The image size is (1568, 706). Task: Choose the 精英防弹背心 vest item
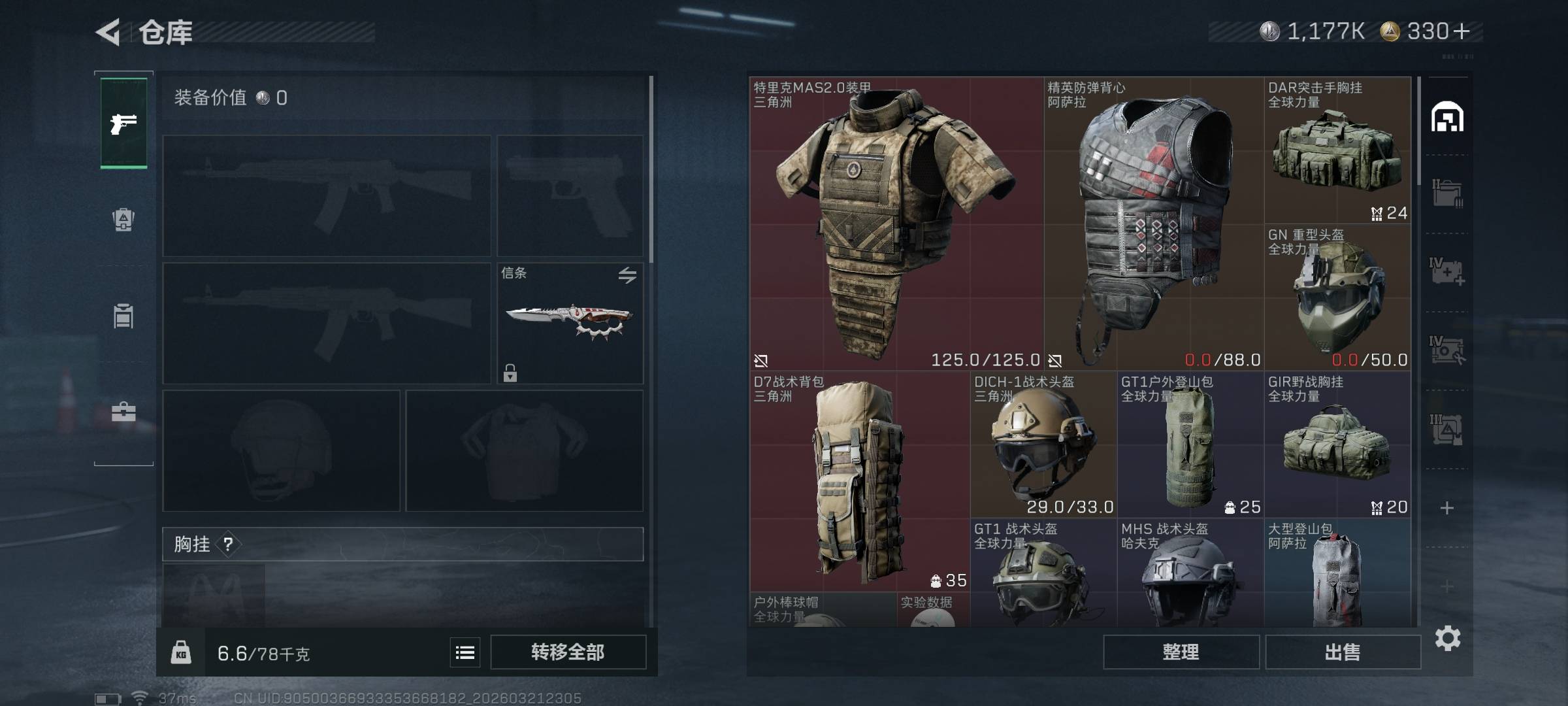pos(1154,224)
